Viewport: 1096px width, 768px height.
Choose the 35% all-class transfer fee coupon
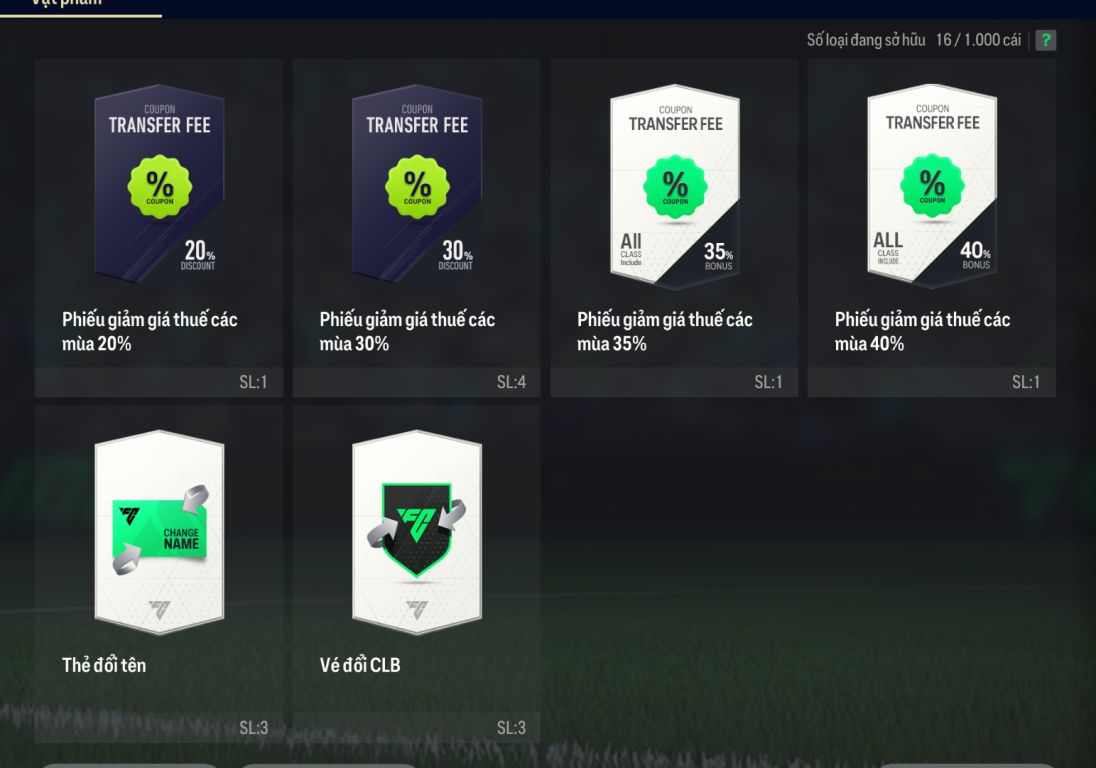coord(674,226)
